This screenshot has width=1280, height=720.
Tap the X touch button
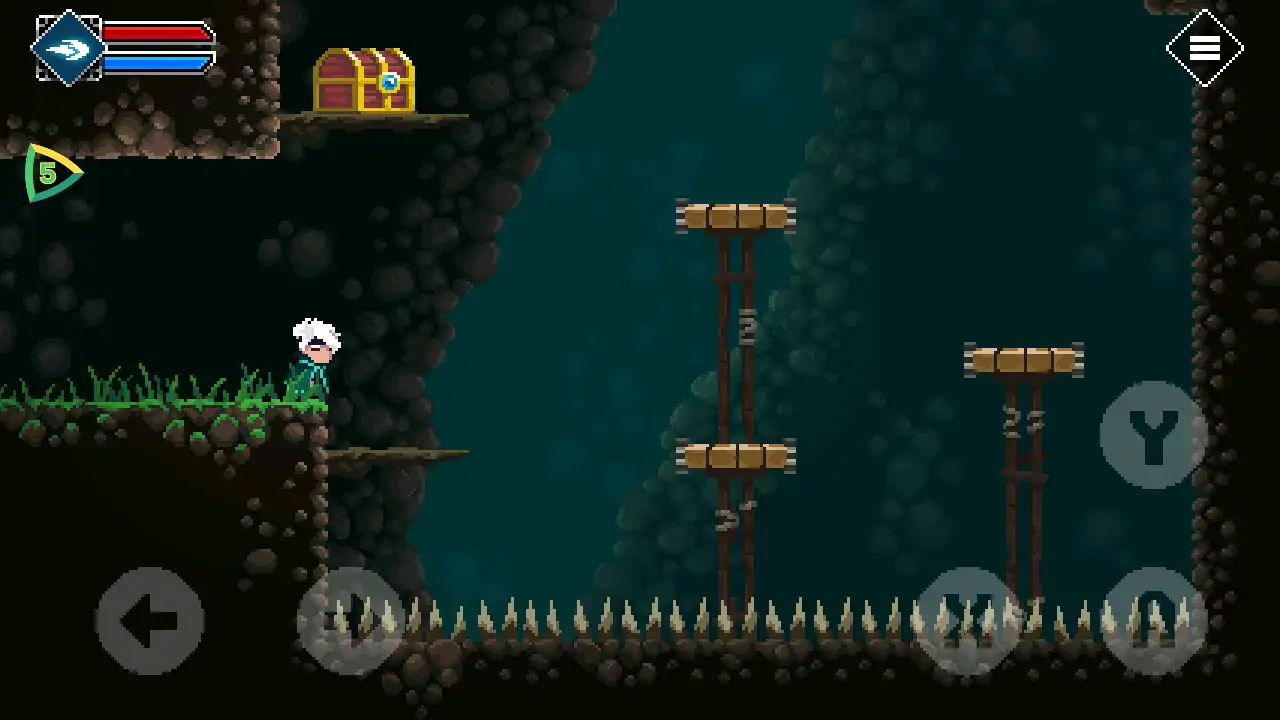(967, 621)
